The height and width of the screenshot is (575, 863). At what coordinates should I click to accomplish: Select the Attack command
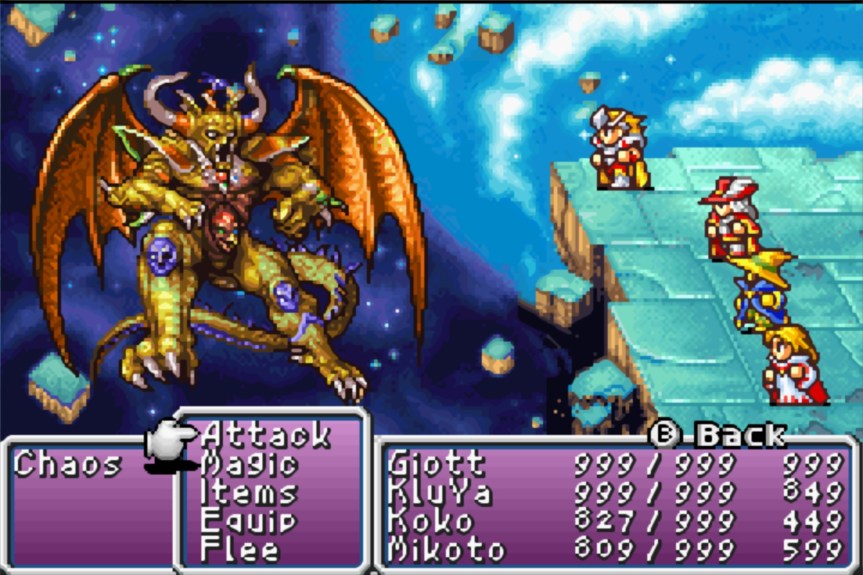pos(265,435)
